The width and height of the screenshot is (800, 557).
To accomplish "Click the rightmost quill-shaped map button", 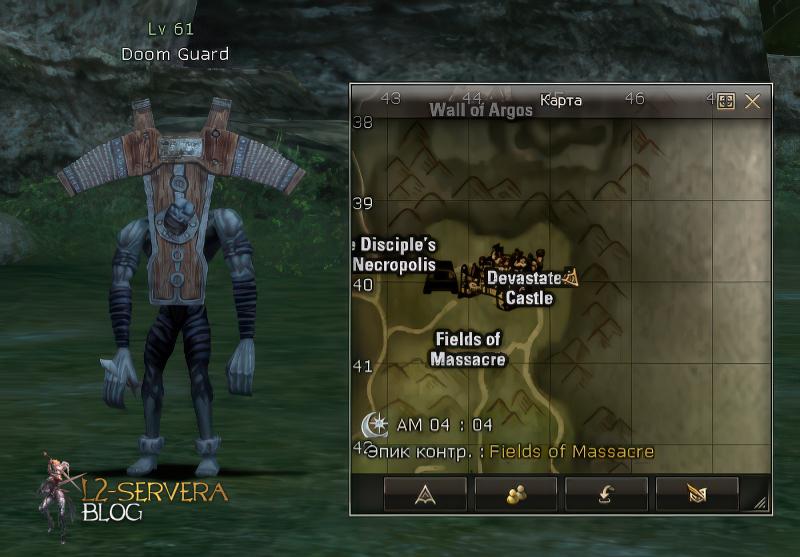I will tap(697, 494).
